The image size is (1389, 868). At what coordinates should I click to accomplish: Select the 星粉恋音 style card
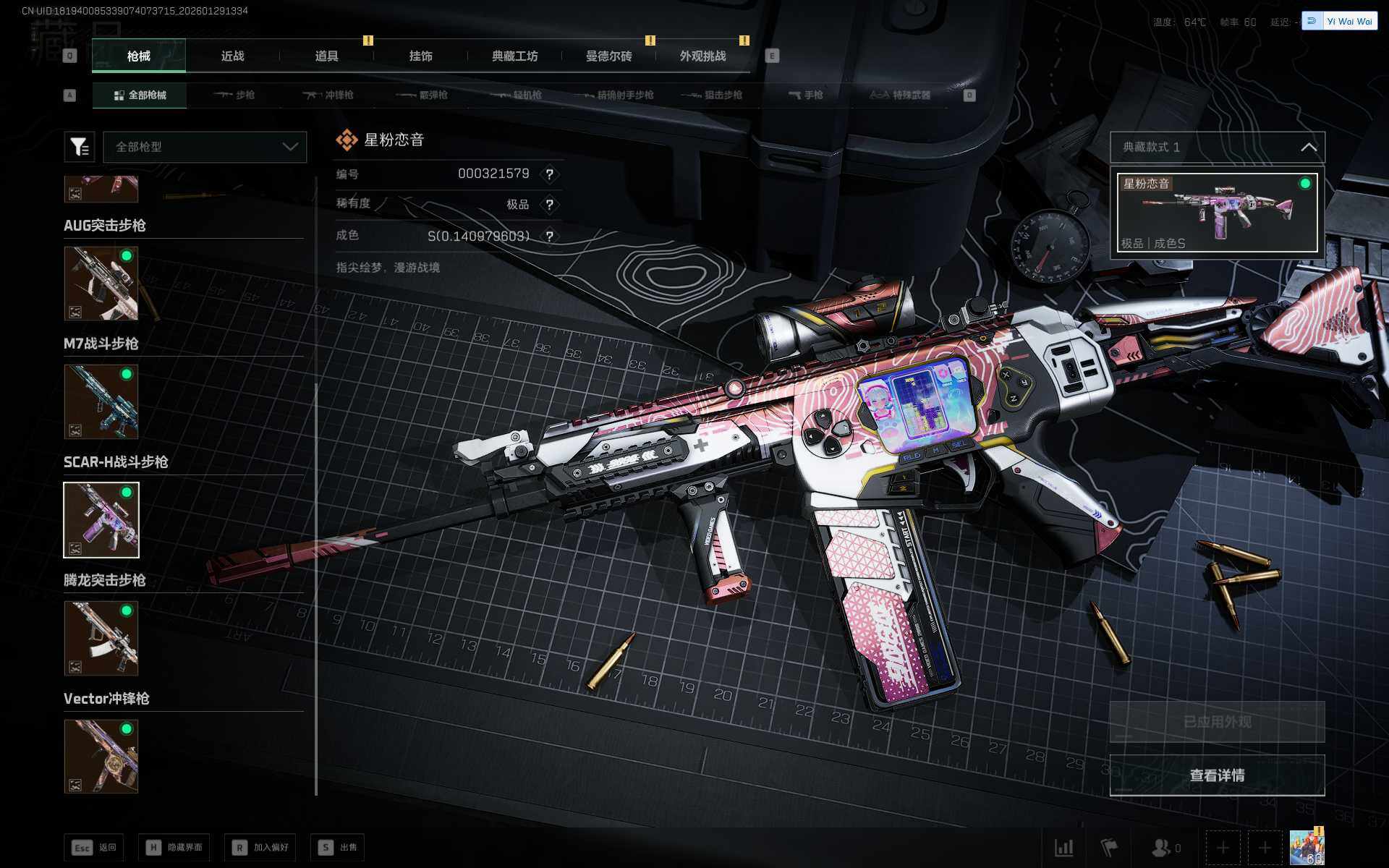click(x=1217, y=213)
